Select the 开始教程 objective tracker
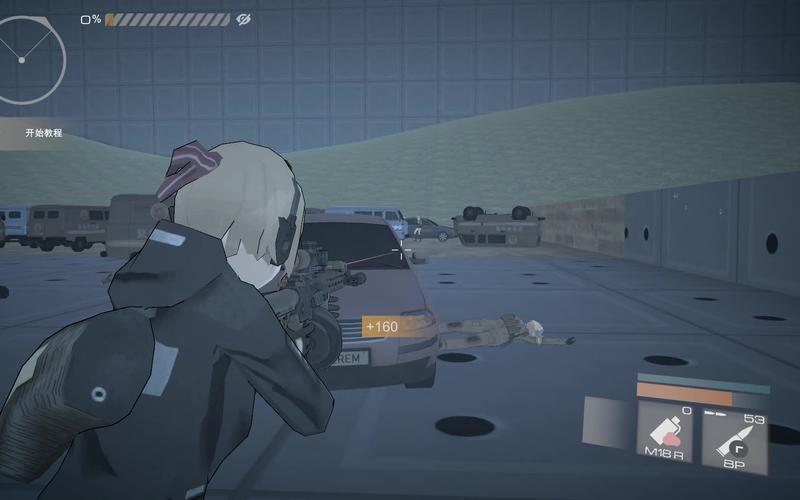 44,133
